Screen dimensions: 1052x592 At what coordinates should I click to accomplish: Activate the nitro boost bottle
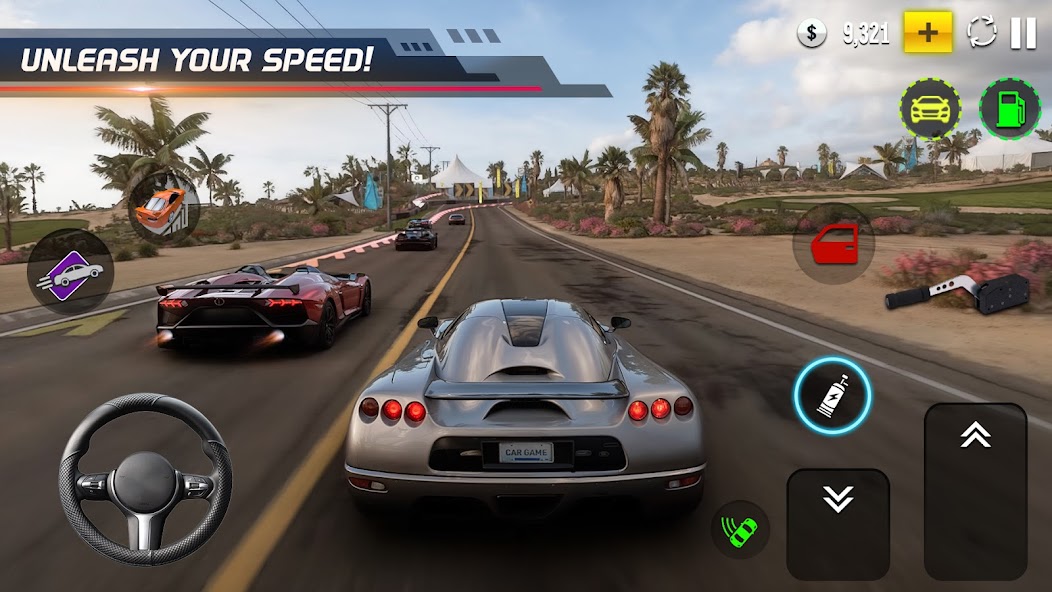[833, 396]
